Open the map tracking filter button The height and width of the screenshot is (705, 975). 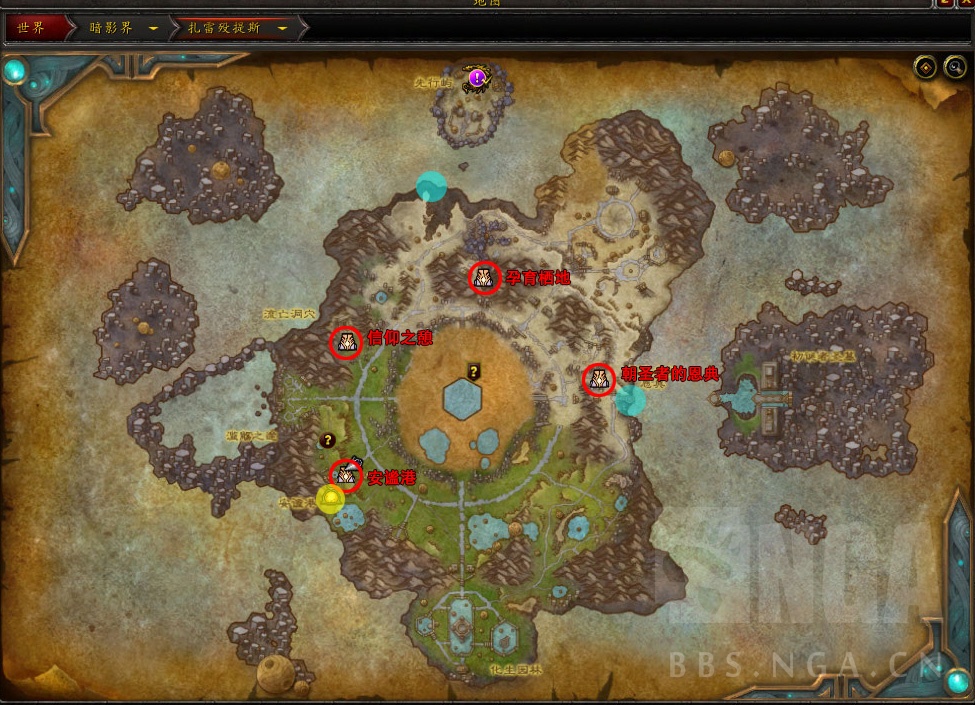(x=925, y=68)
